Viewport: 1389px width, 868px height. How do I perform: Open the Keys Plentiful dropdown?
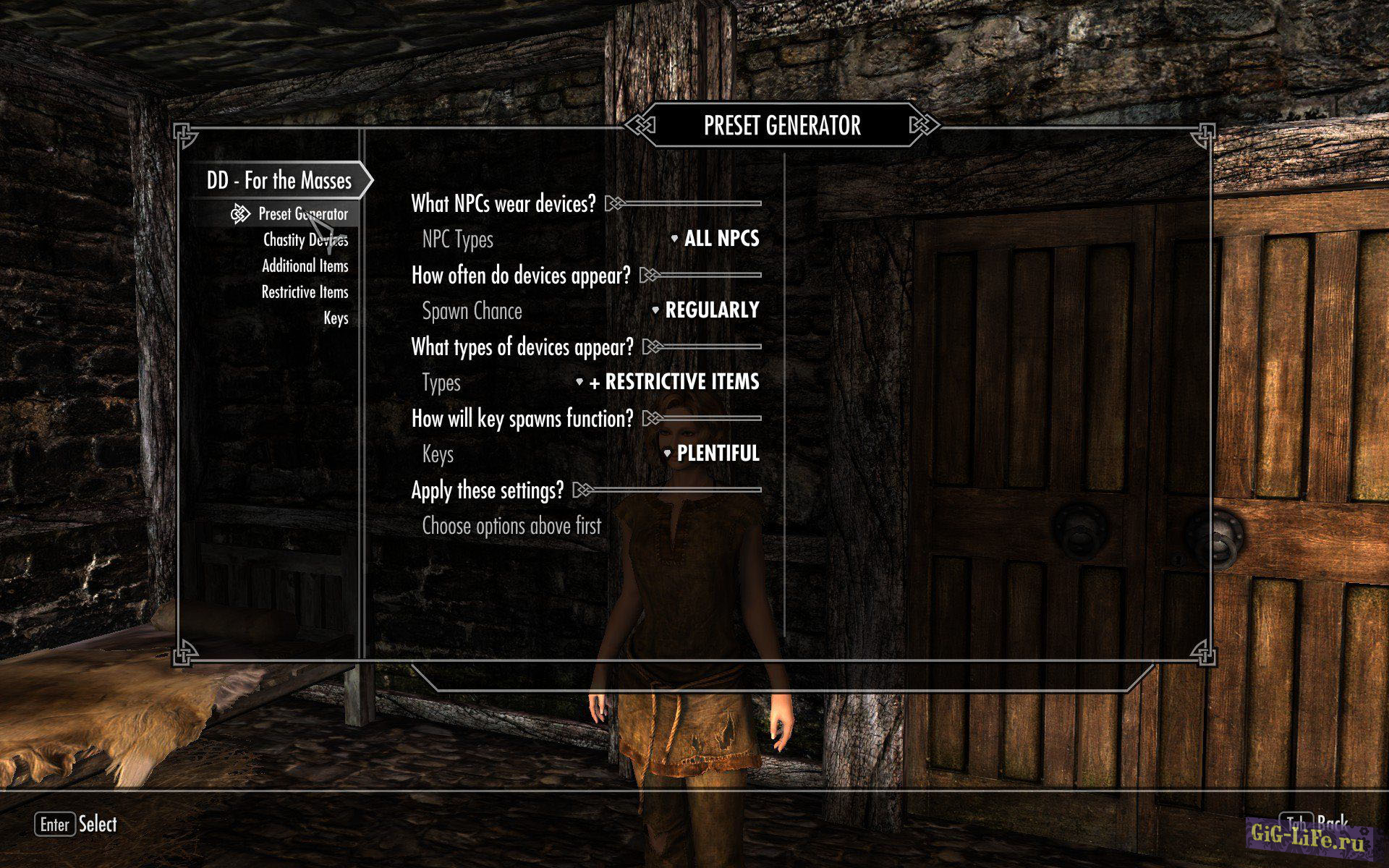717,454
